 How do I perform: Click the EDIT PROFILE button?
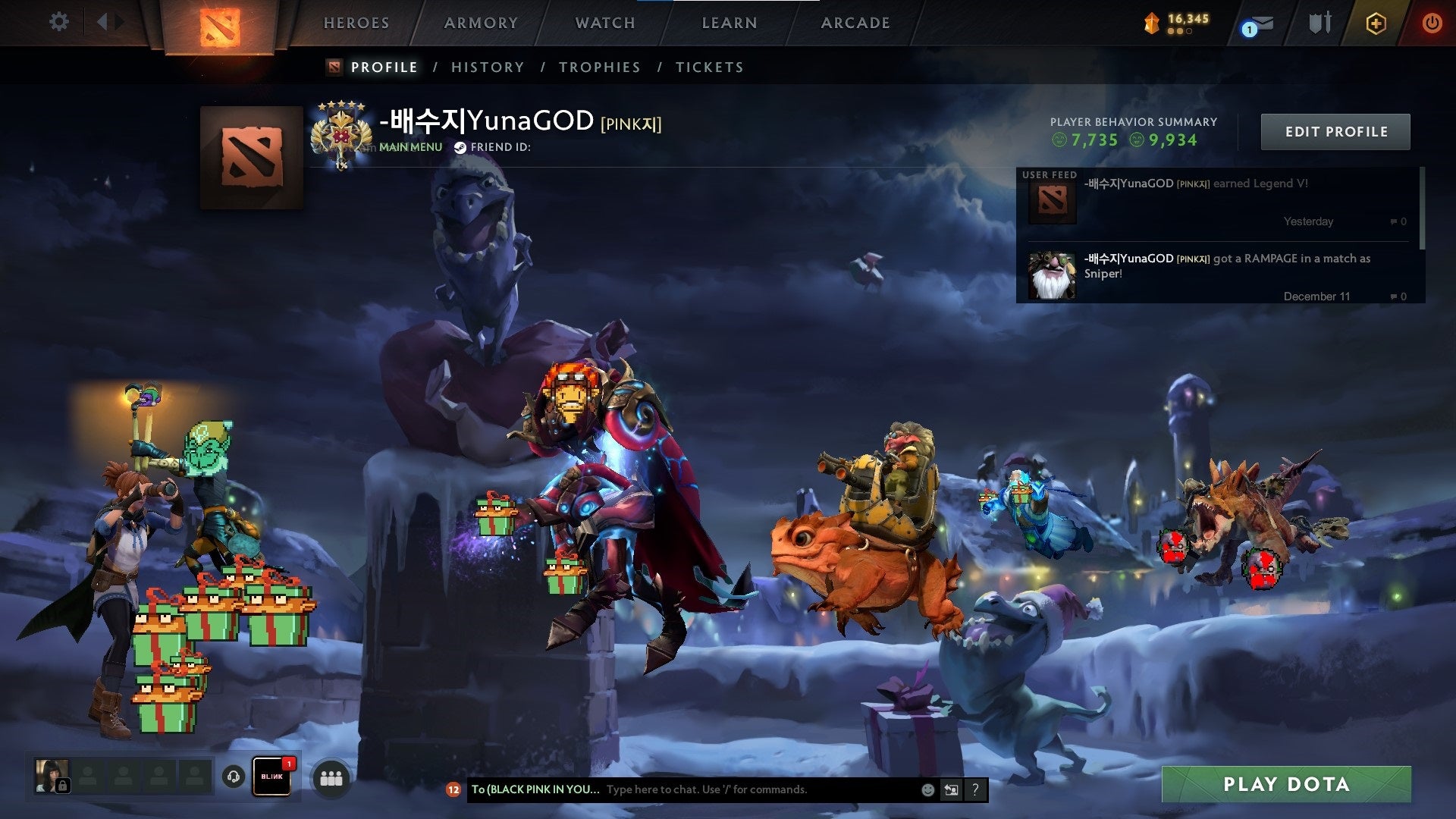point(1335,130)
